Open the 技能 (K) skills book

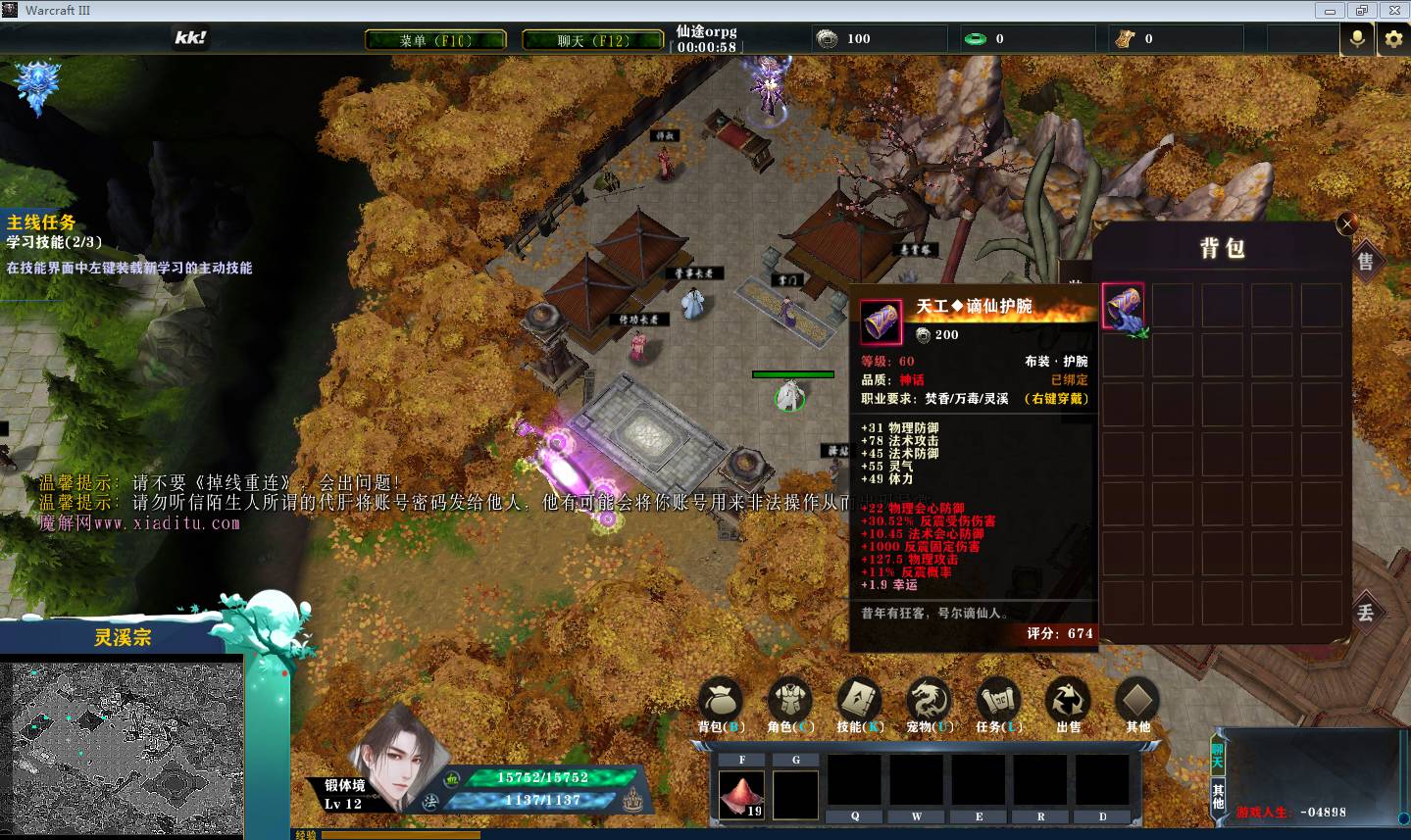(x=860, y=700)
